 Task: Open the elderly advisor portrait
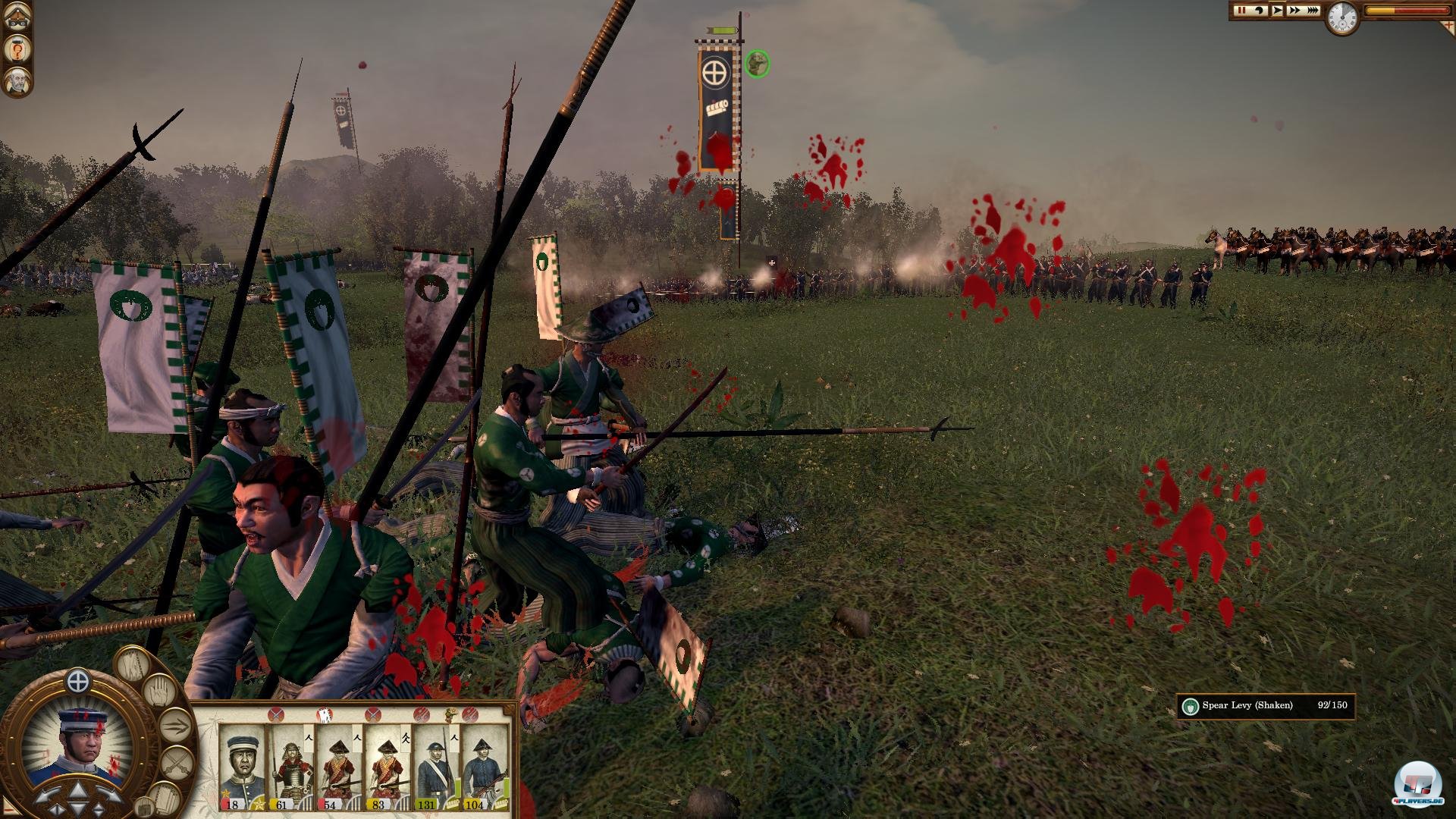point(16,81)
